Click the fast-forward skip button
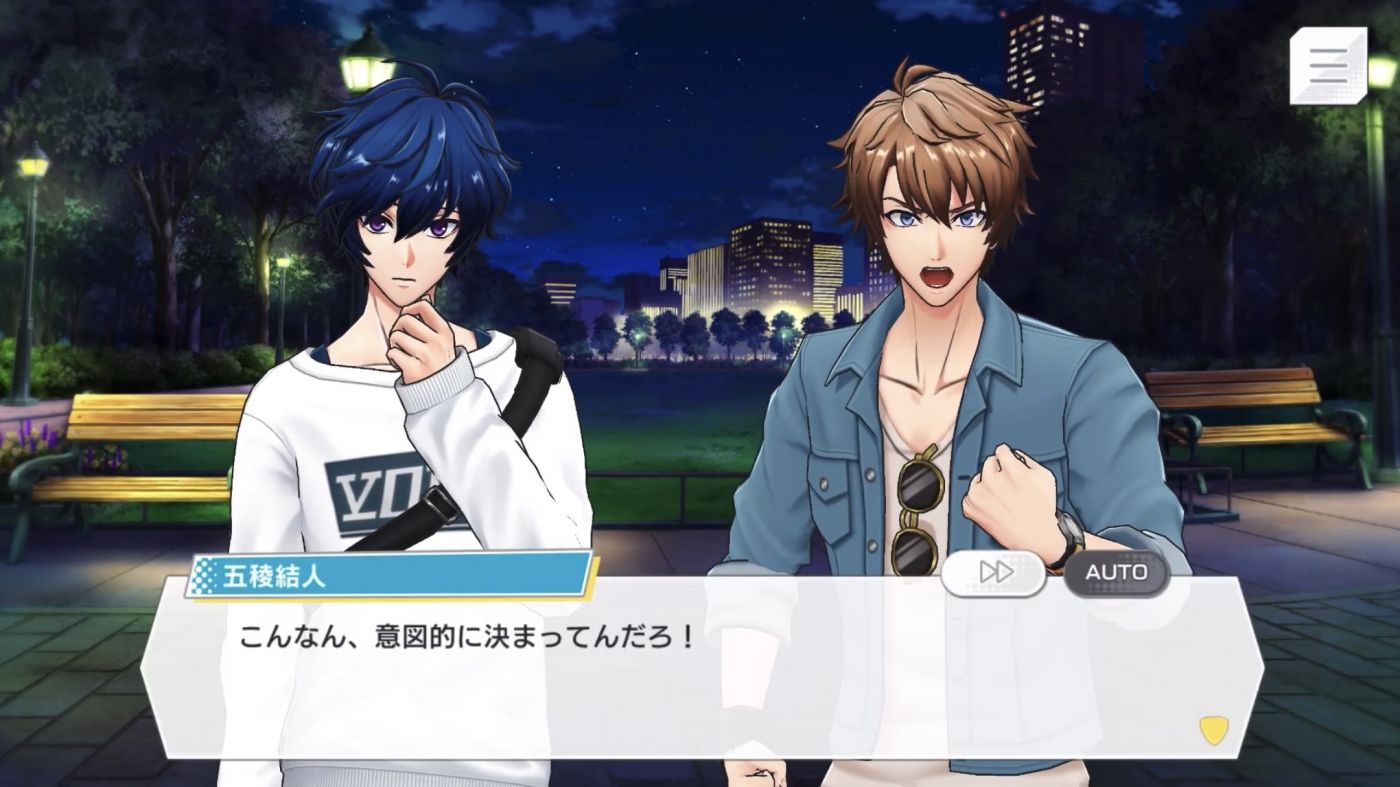 click(995, 572)
